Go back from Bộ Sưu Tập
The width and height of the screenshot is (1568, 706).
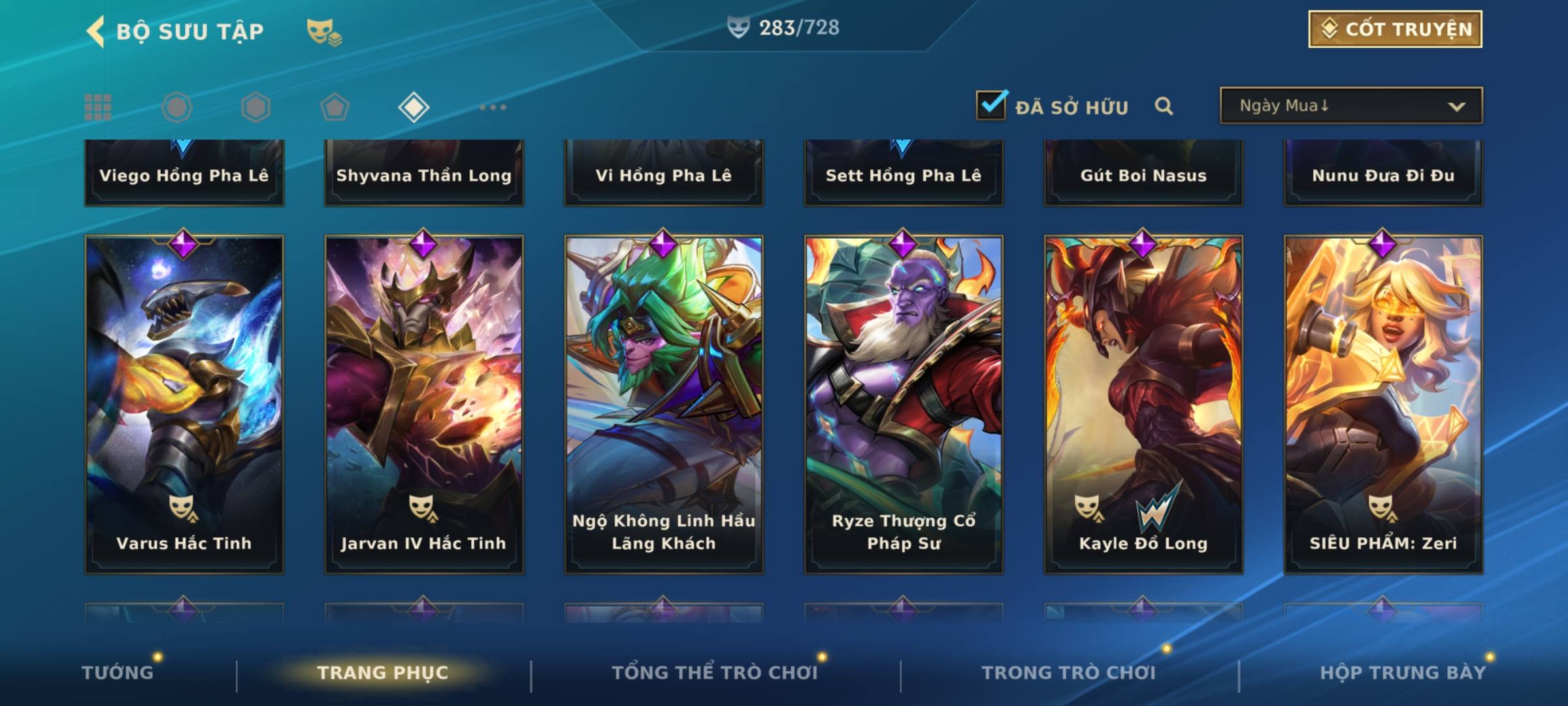point(97,31)
